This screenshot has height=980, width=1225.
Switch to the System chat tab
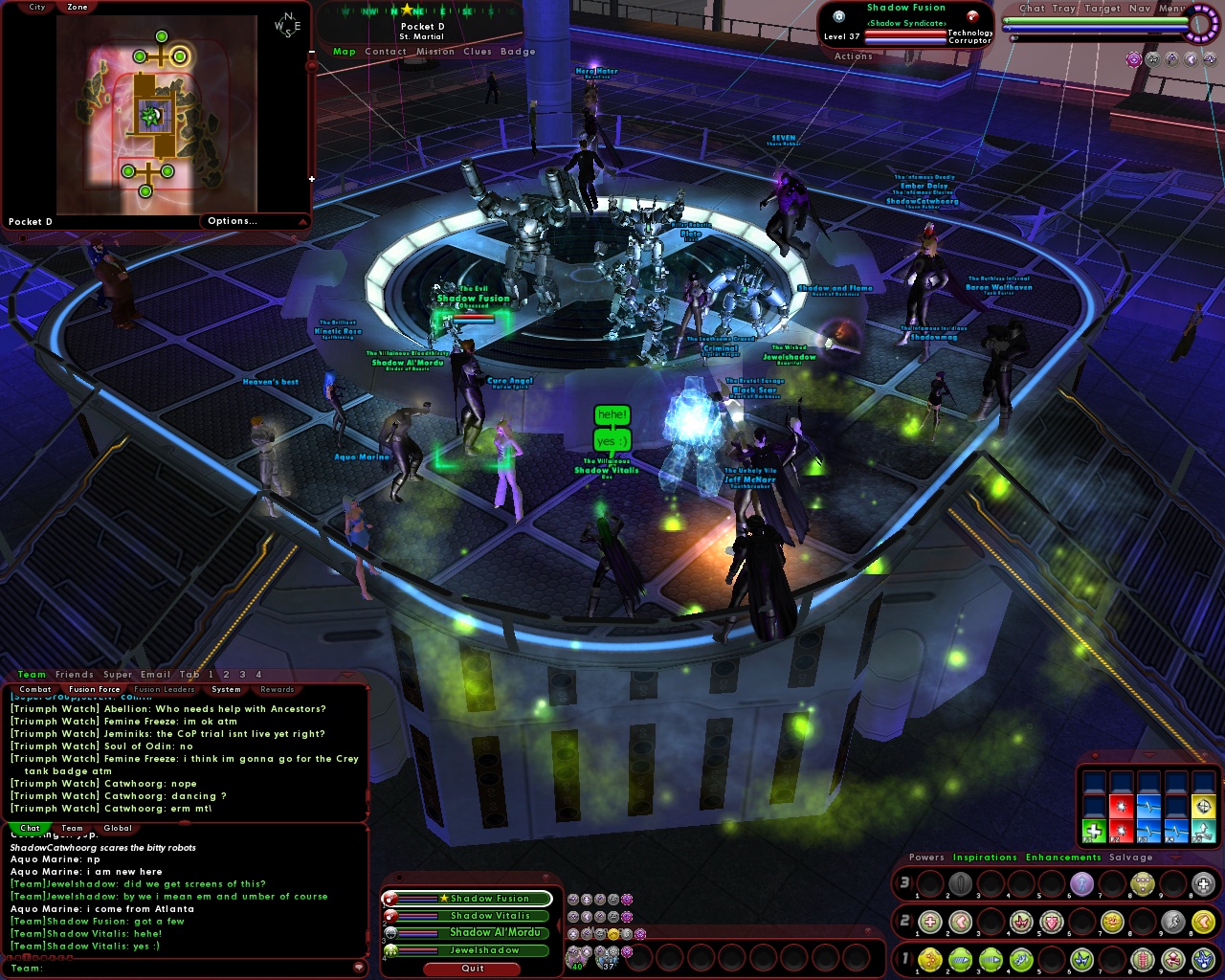226,689
